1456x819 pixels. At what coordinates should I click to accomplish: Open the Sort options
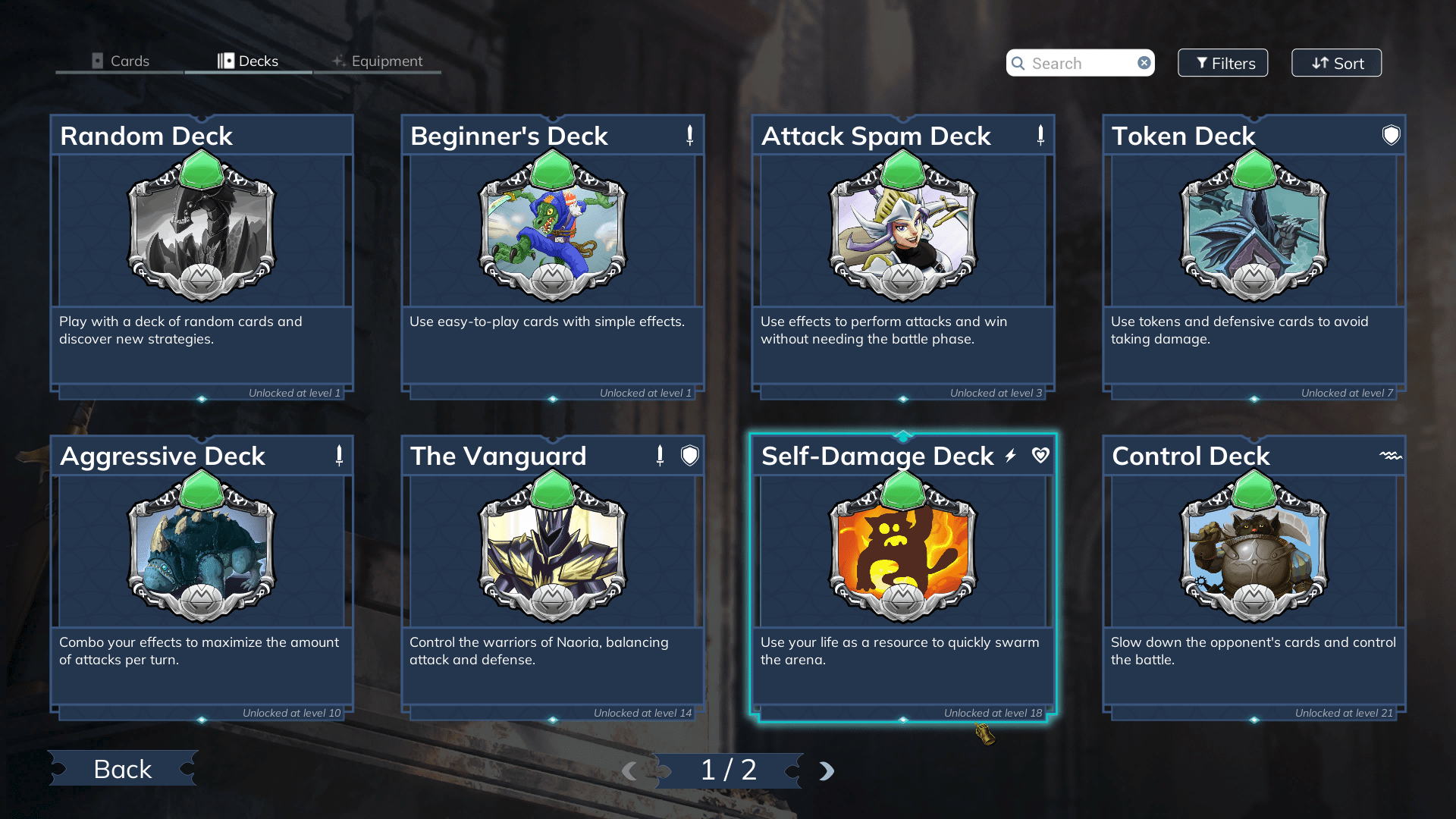1336,63
